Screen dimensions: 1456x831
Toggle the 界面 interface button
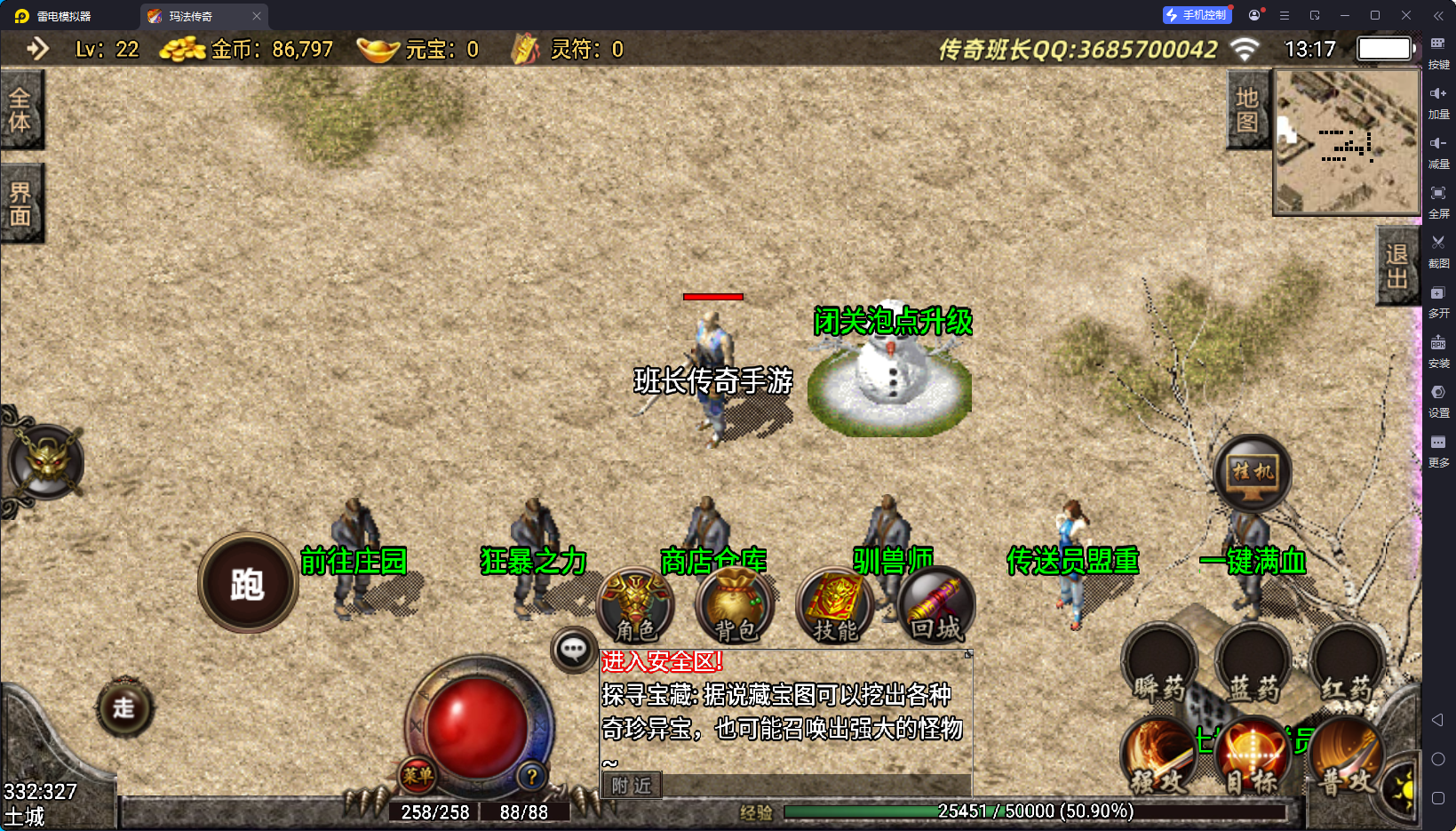(20, 204)
